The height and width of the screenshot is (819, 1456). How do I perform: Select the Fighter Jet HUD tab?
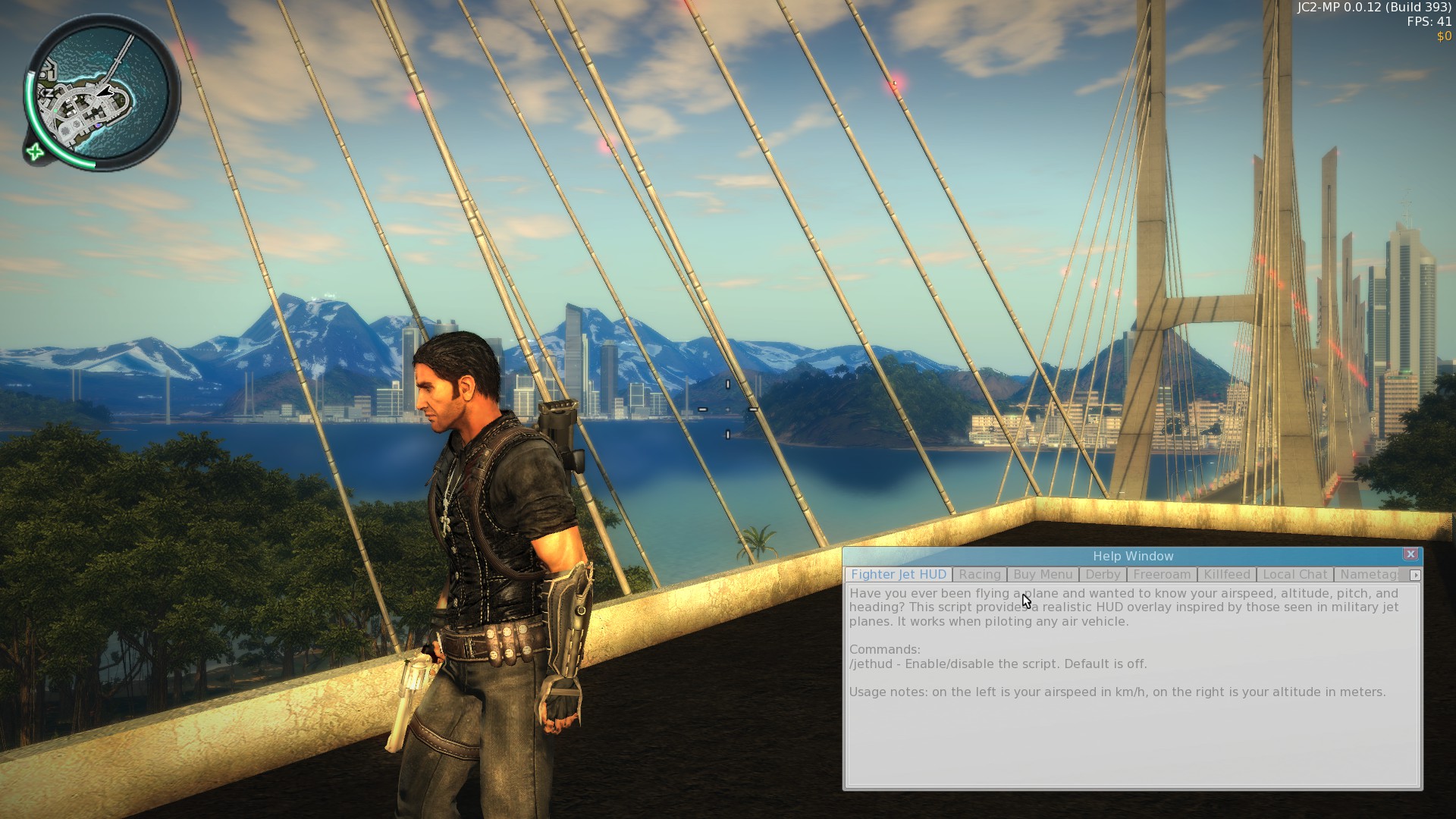click(899, 575)
